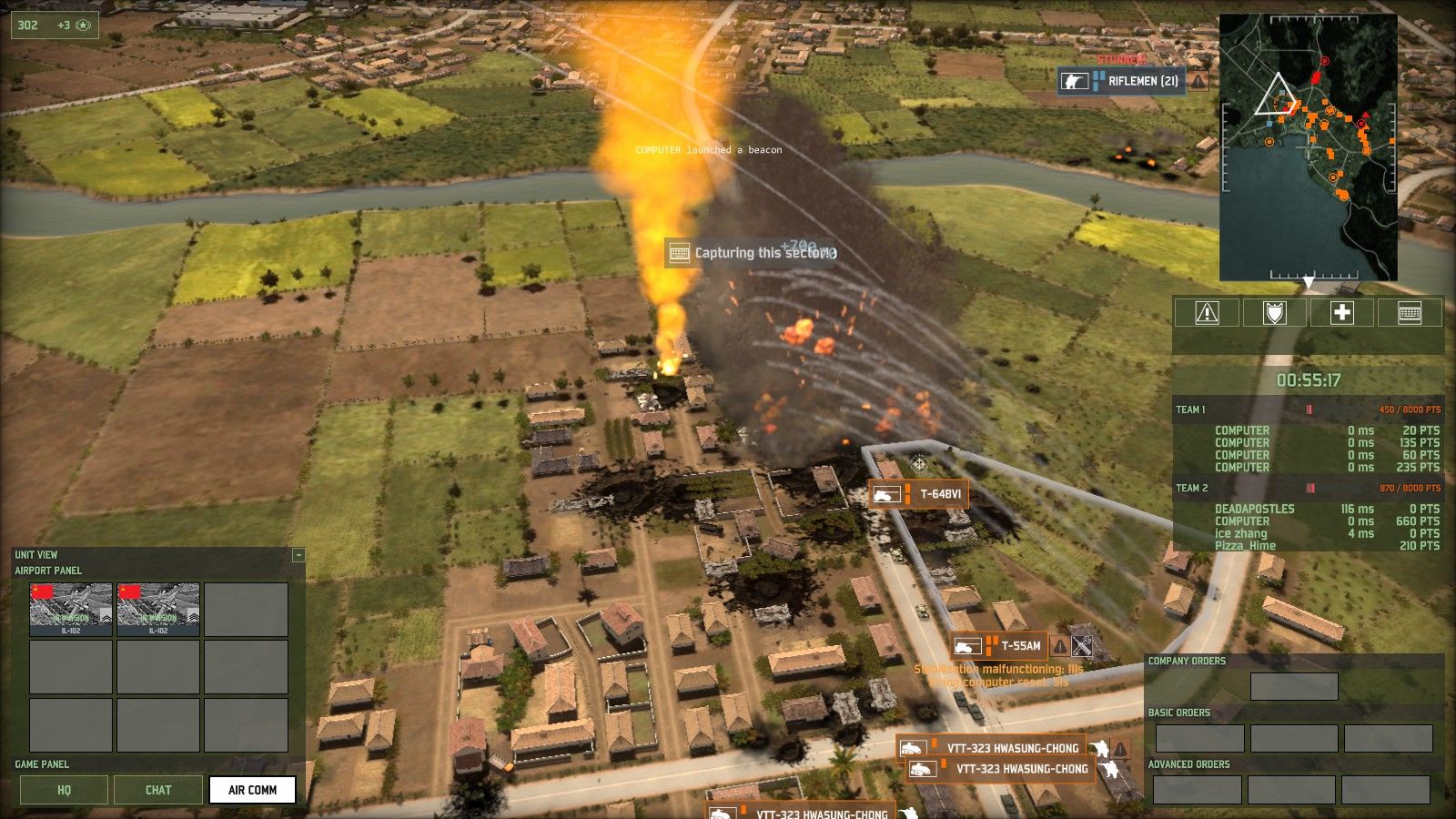Screen dimensions: 1456x819
Task: Click ice zhang in the player list
Action: [1240, 534]
